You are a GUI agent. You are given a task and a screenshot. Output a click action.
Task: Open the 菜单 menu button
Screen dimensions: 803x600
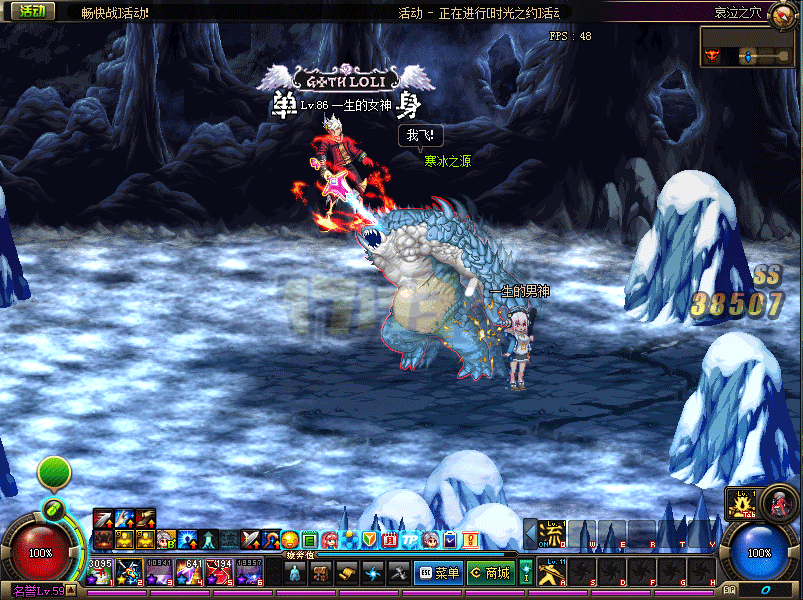click(x=438, y=573)
